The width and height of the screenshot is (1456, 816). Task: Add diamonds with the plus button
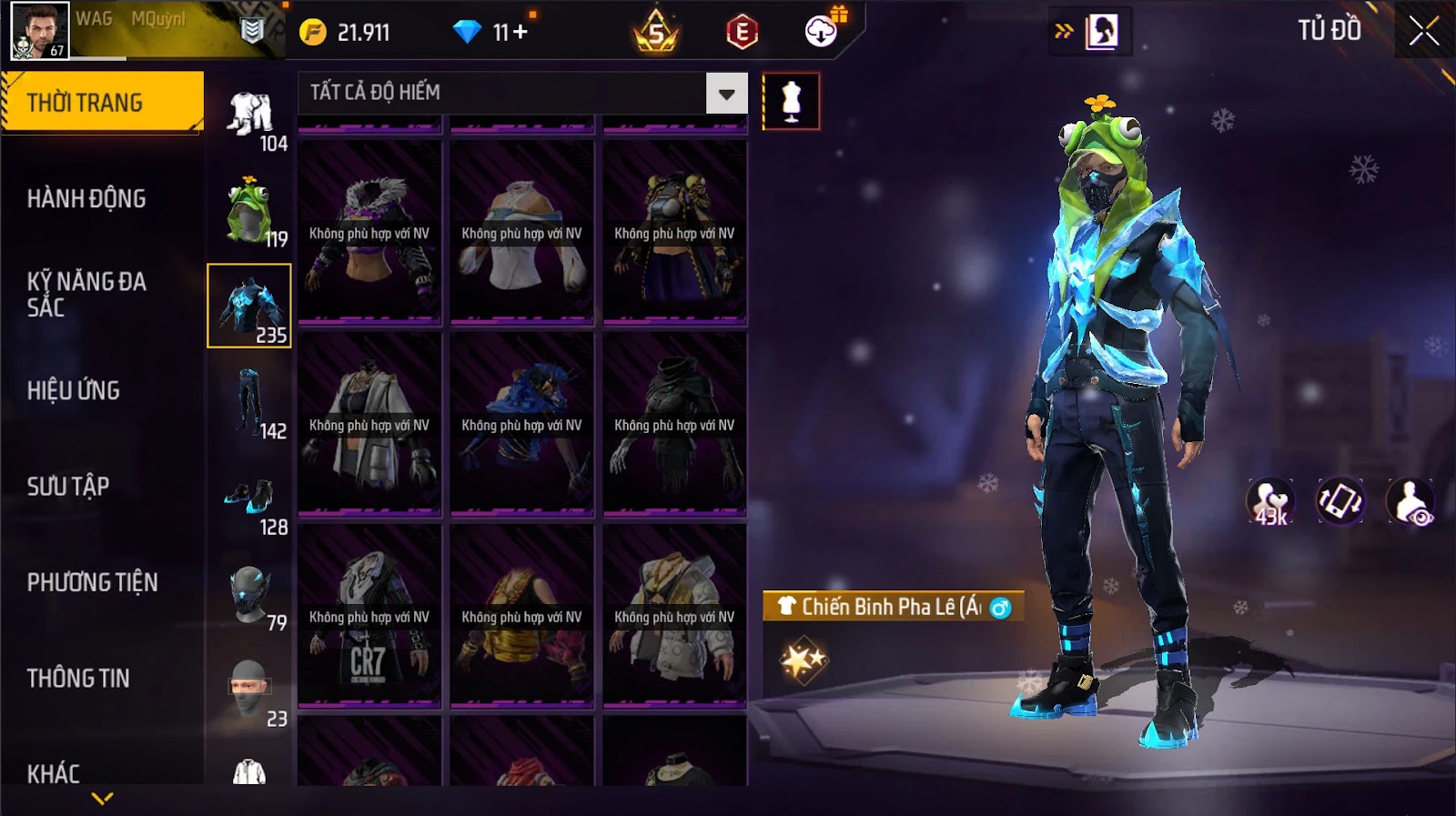(x=521, y=33)
